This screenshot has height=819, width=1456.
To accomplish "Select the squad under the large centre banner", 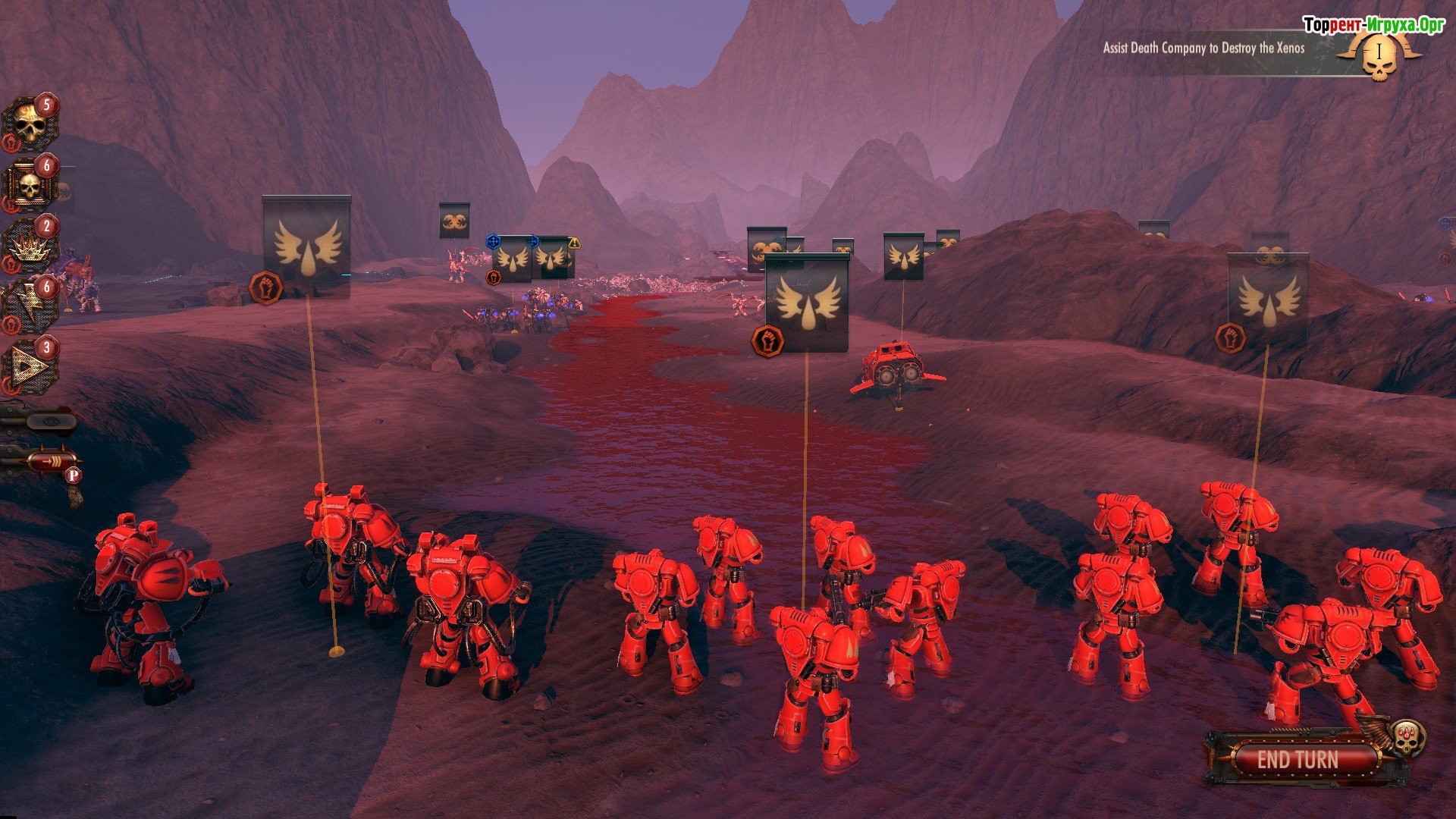I will pyautogui.click(x=807, y=303).
